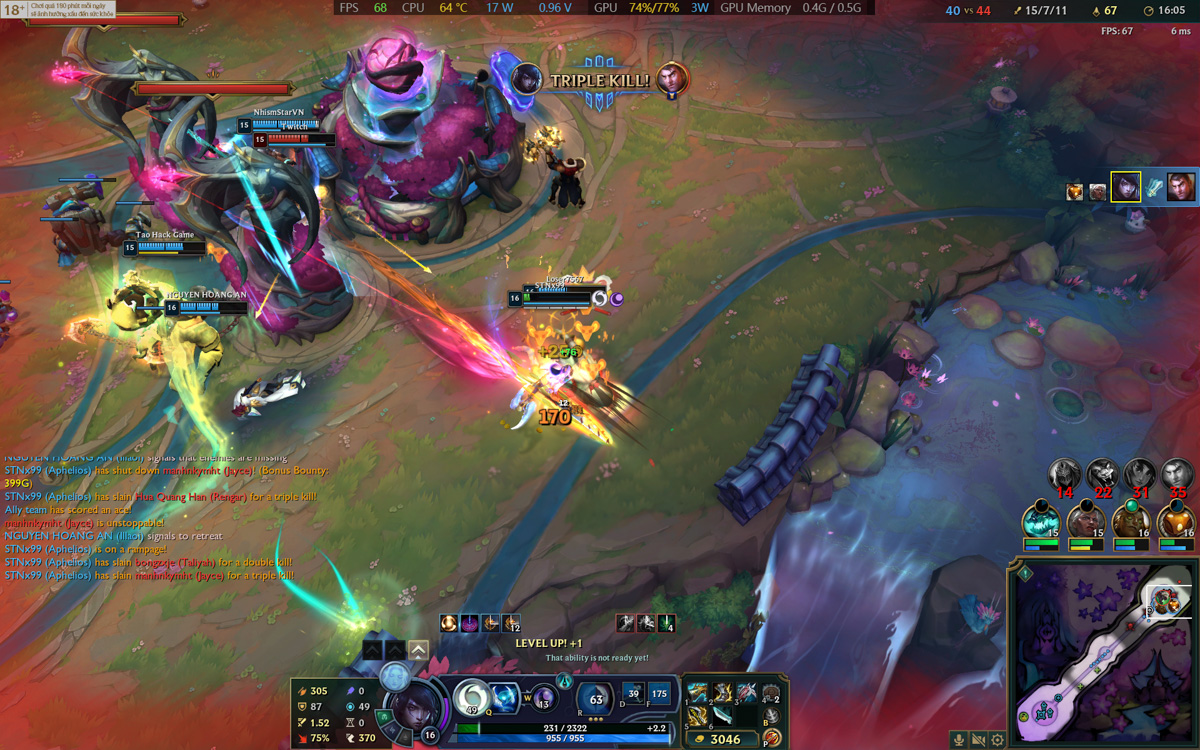Viewport: 1200px width, 750px height.
Task: Use the D summoner spell
Action: [633, 695]
